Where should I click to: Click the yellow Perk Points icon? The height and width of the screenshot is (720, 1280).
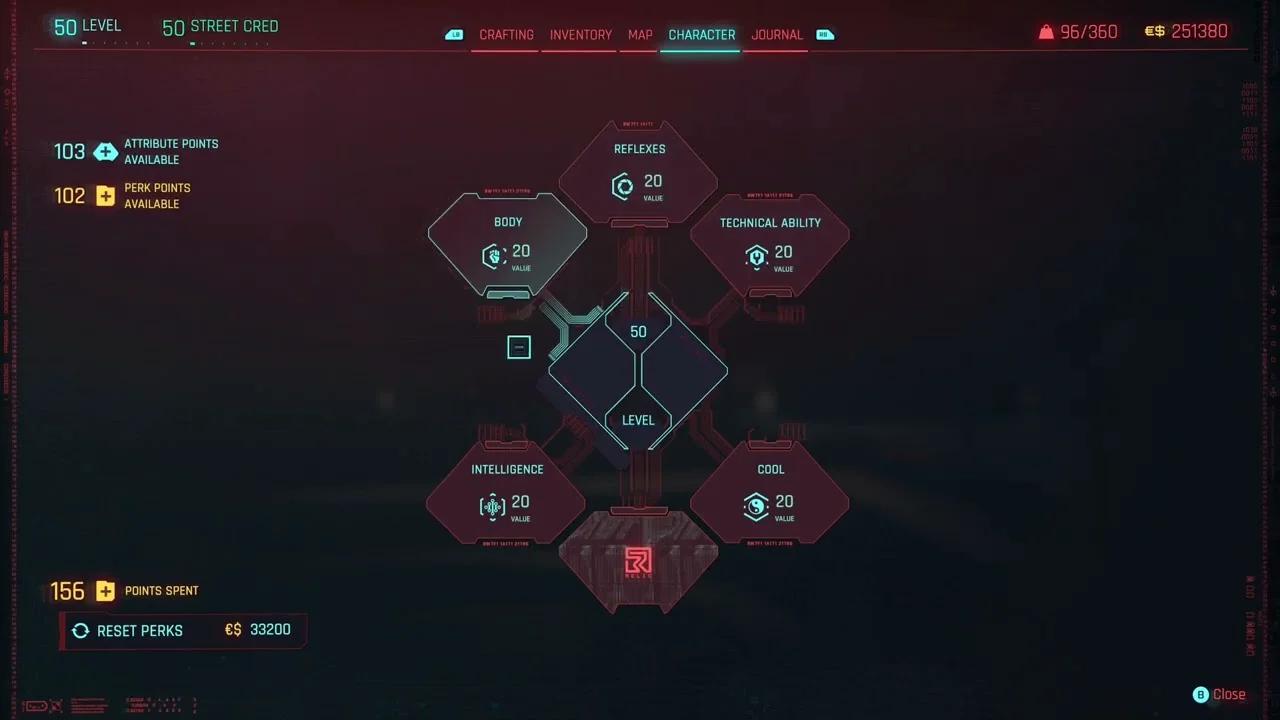pyautogui.click(x=106, y=196)
